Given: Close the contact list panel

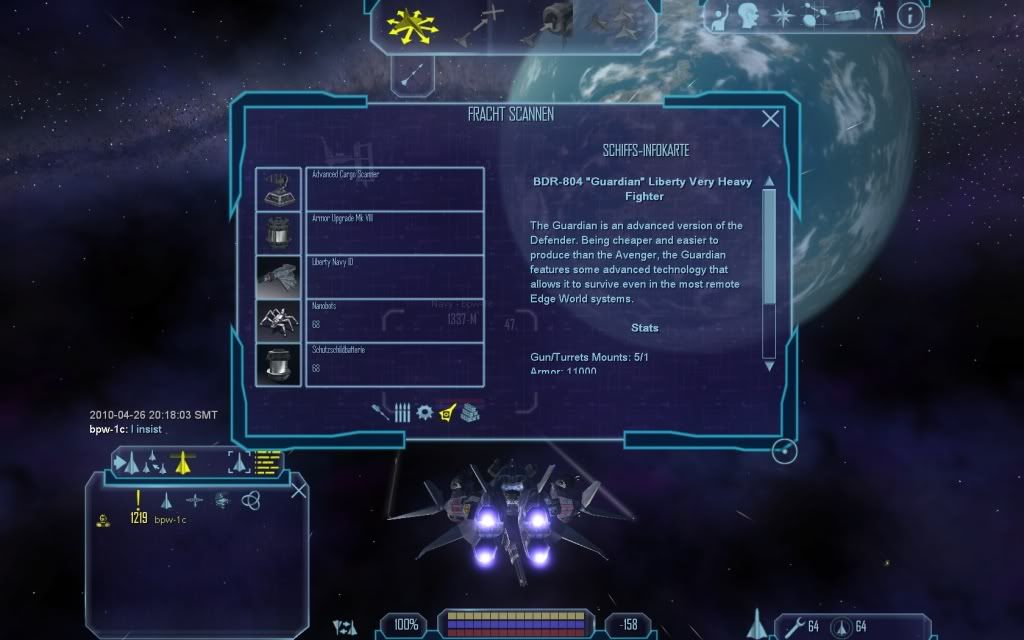Looking at the screenshot, I should (298, 490).
